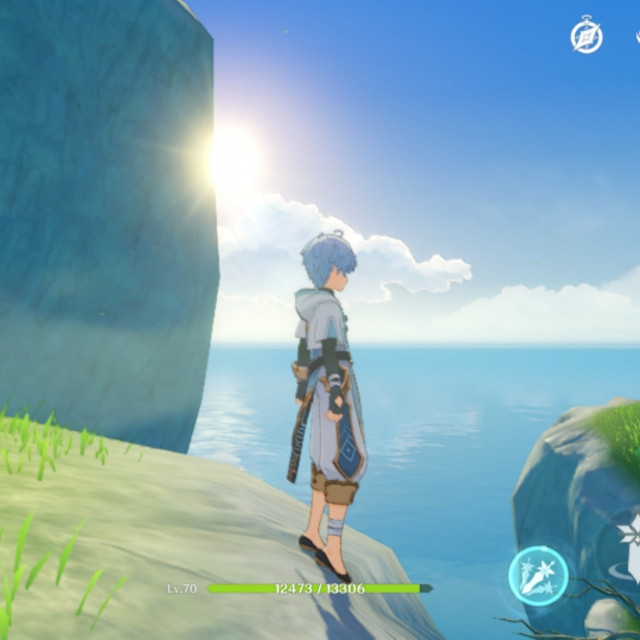Open the compass icon in the top bar

coord(586,37)
